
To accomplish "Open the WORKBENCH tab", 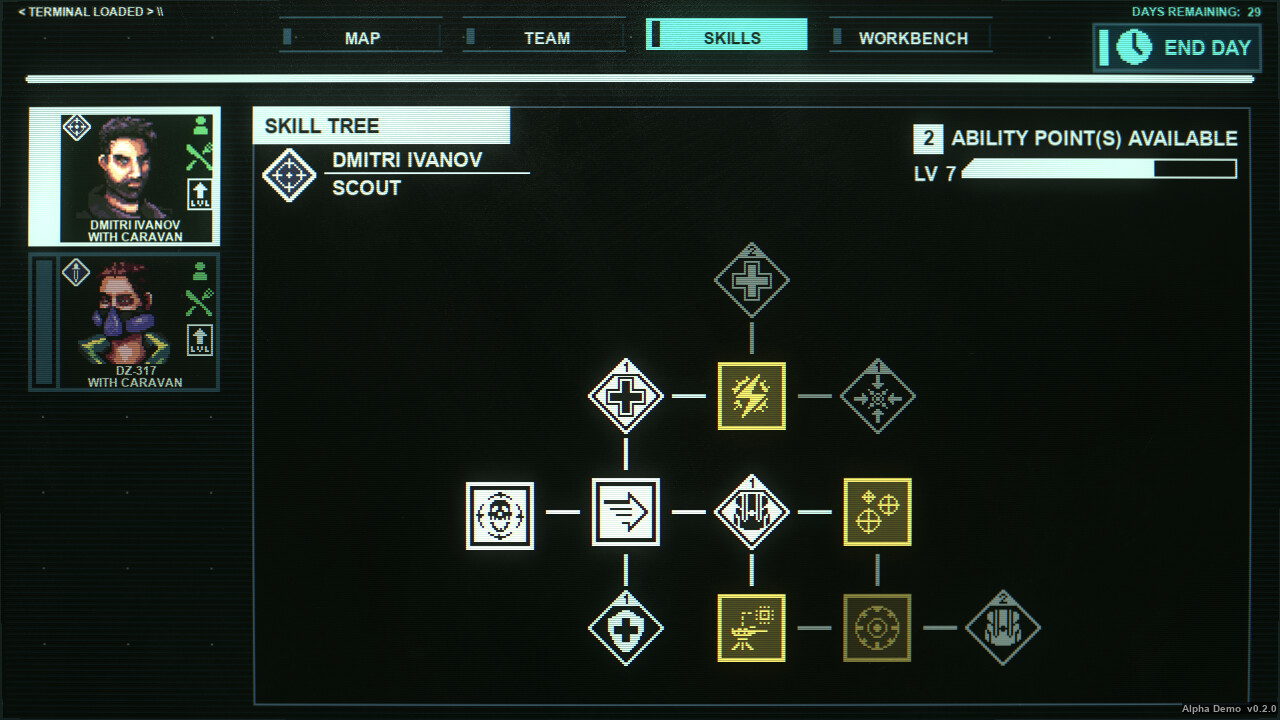I will (x=911, y=37).
